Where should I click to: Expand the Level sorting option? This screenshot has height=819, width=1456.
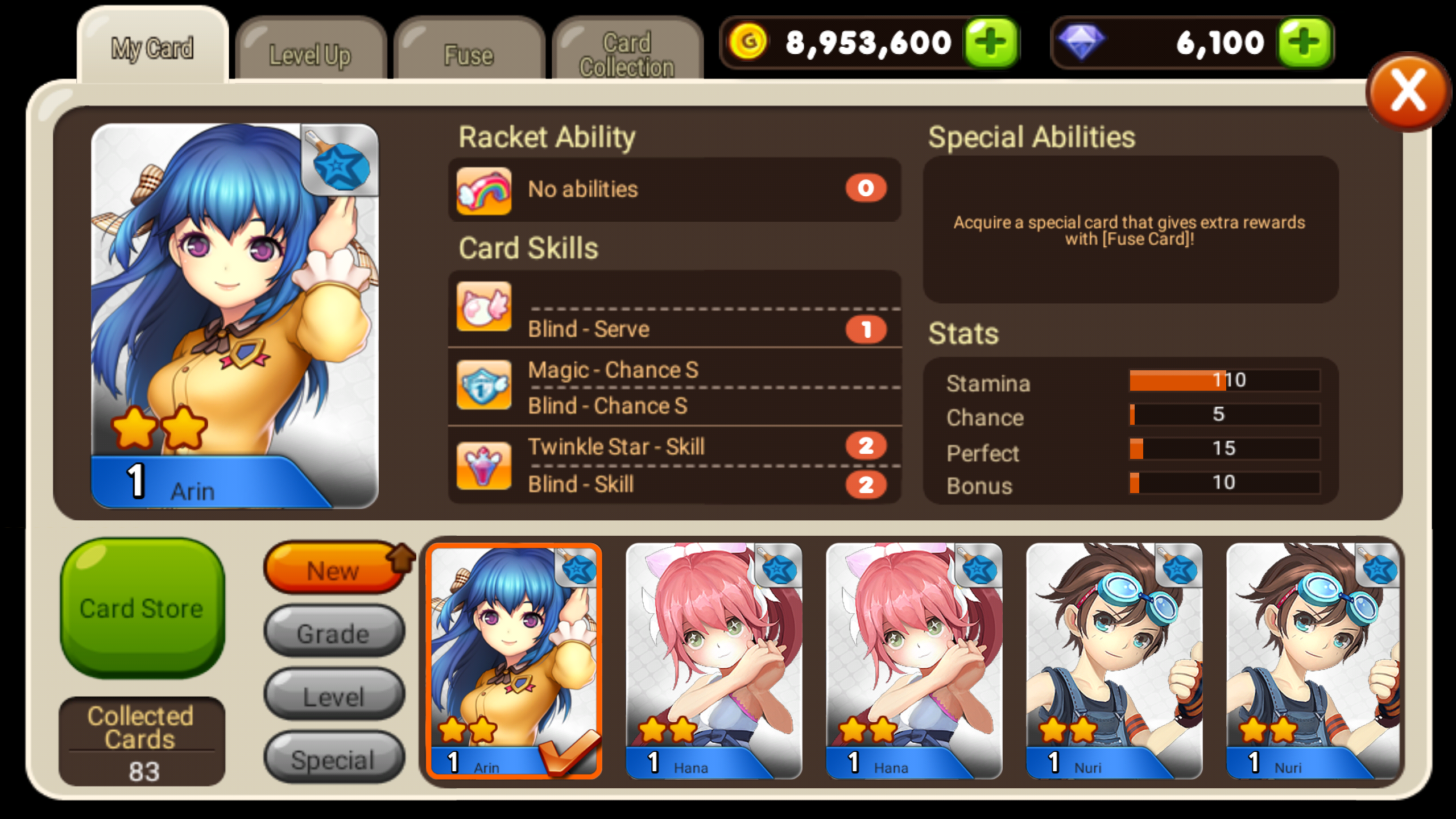[333, 696]
